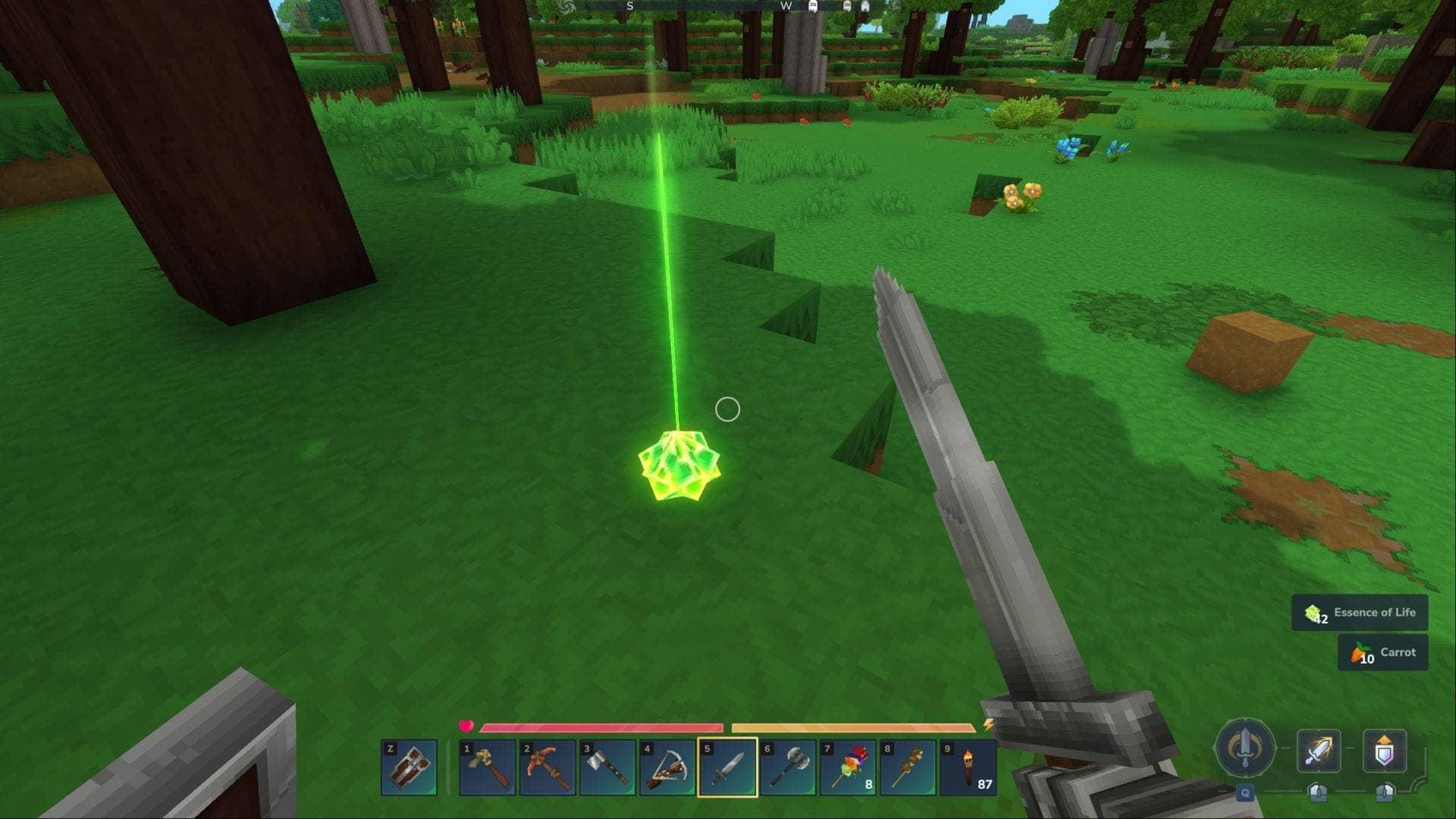Pick the torch stack of 87

click(968, 767)
